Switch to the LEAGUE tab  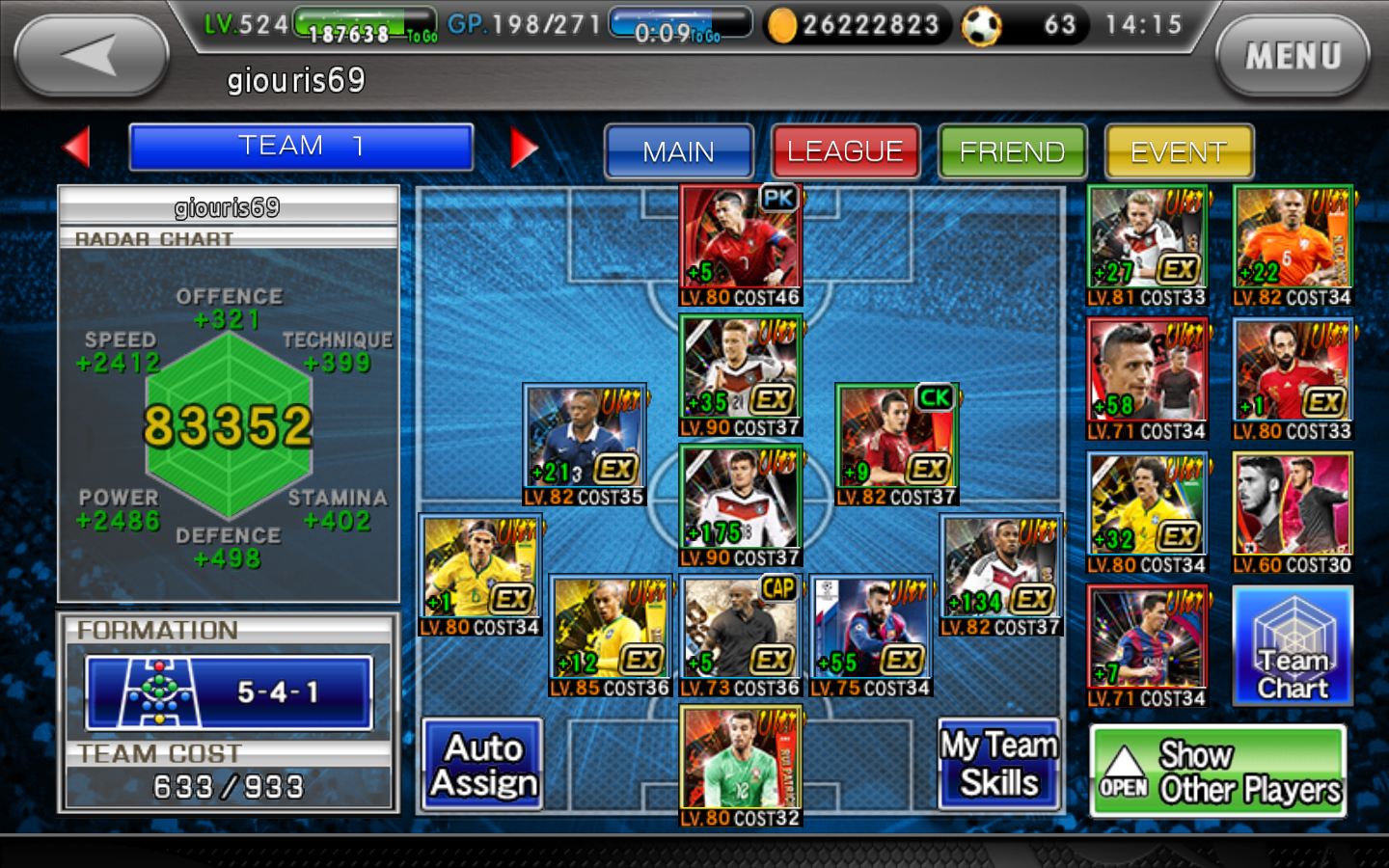(x=845, y=151)
